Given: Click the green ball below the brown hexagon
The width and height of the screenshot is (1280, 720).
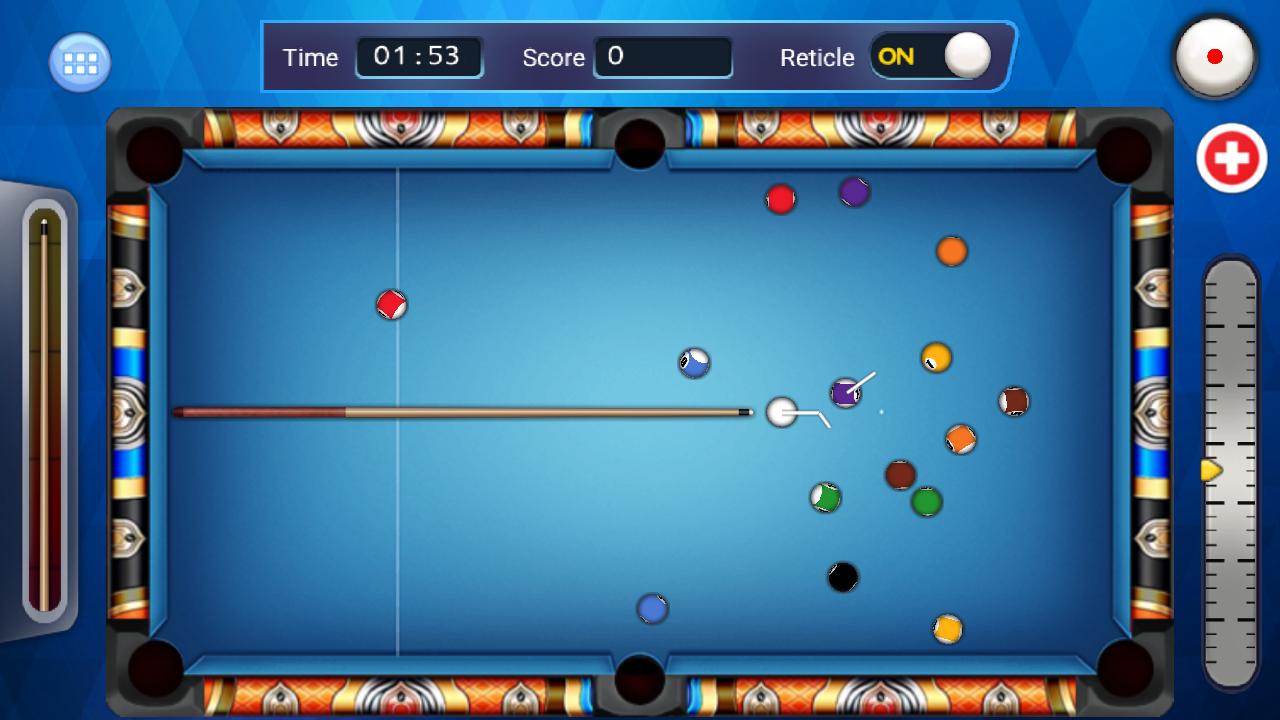Looking at the screenshot, I should coord(925,503).
